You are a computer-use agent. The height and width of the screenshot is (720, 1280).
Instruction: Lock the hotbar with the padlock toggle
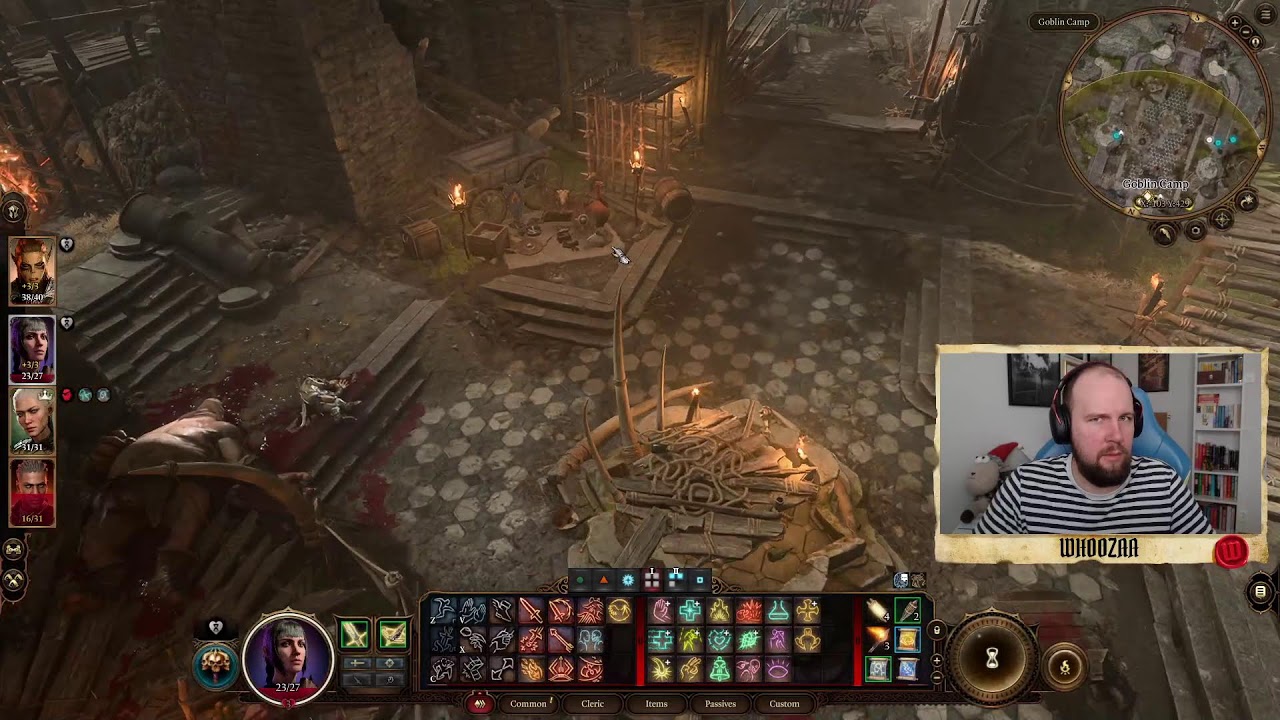[936, 630]
